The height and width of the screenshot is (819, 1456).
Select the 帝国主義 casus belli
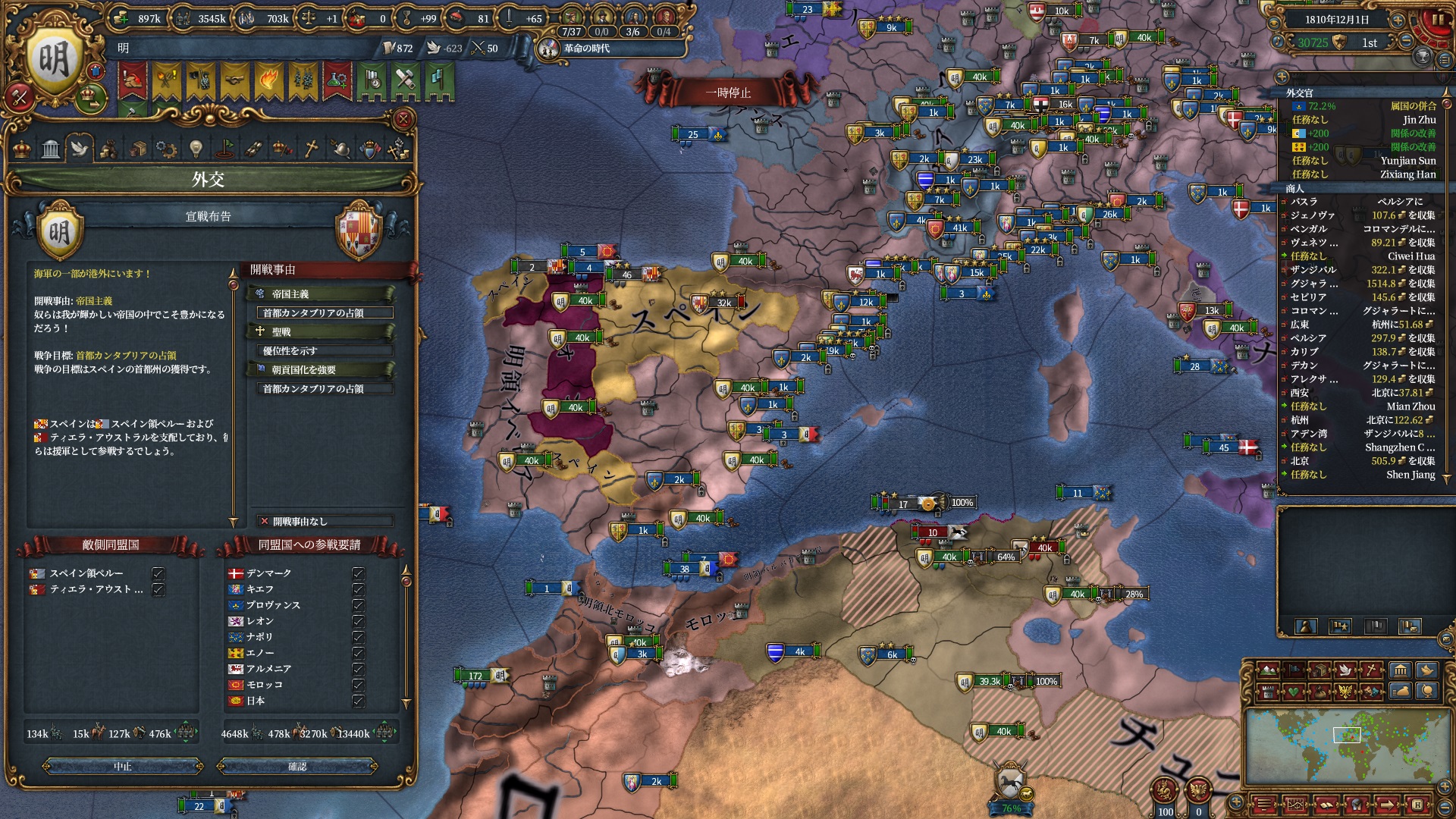(x=320, y=293)
